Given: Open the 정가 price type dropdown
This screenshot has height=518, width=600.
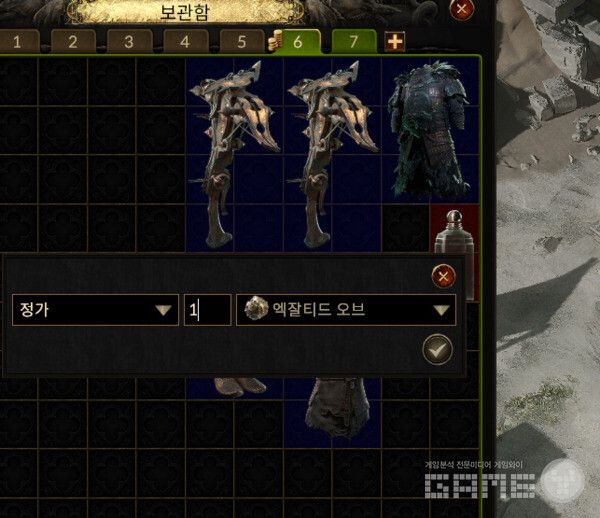Looking at the screenshot, I should click(x=96, y=310).
